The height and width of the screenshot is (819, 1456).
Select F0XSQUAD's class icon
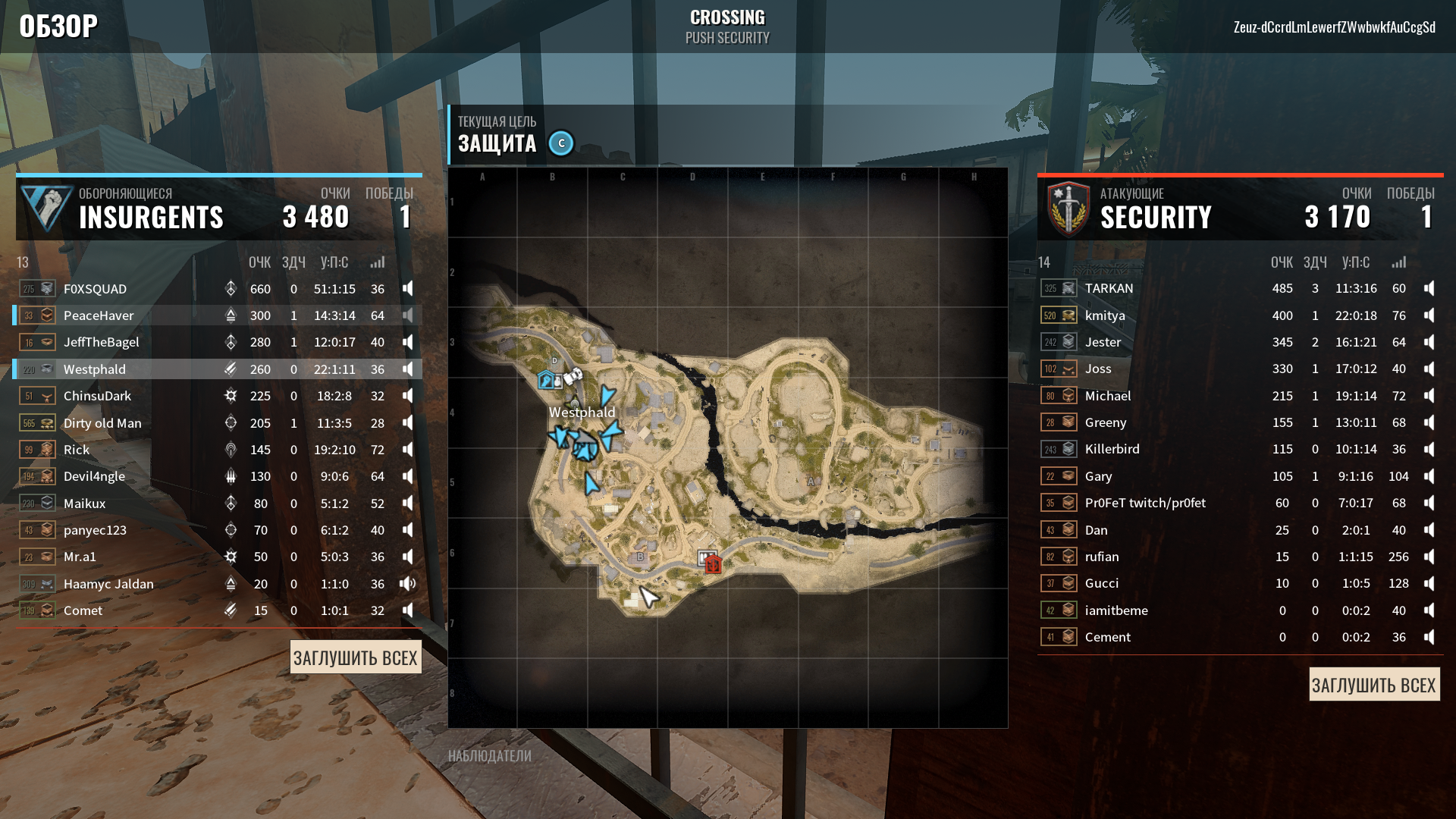click(231, 289)
